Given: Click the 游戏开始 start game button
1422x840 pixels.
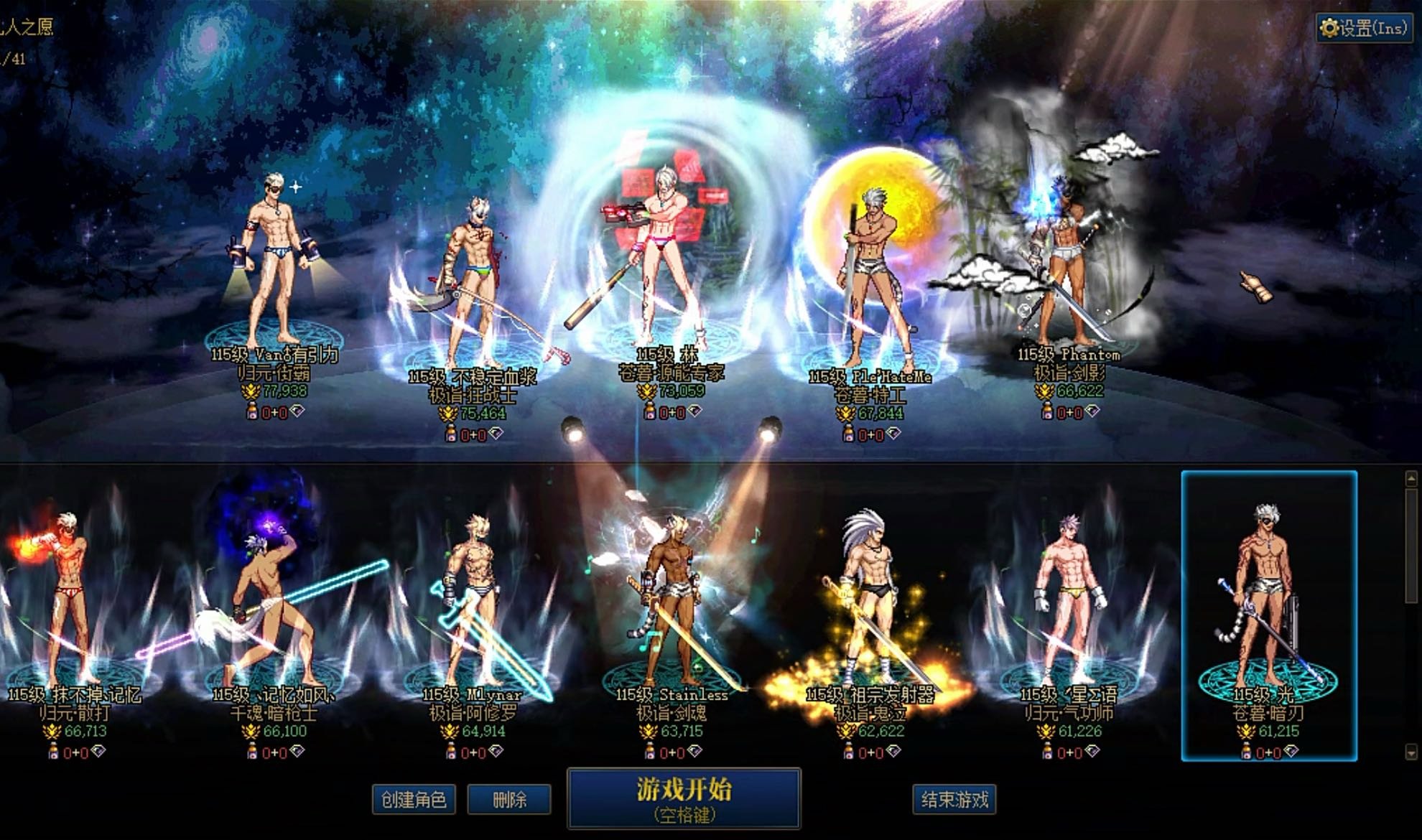Looking at the screenshot, I should coord(683,798).
